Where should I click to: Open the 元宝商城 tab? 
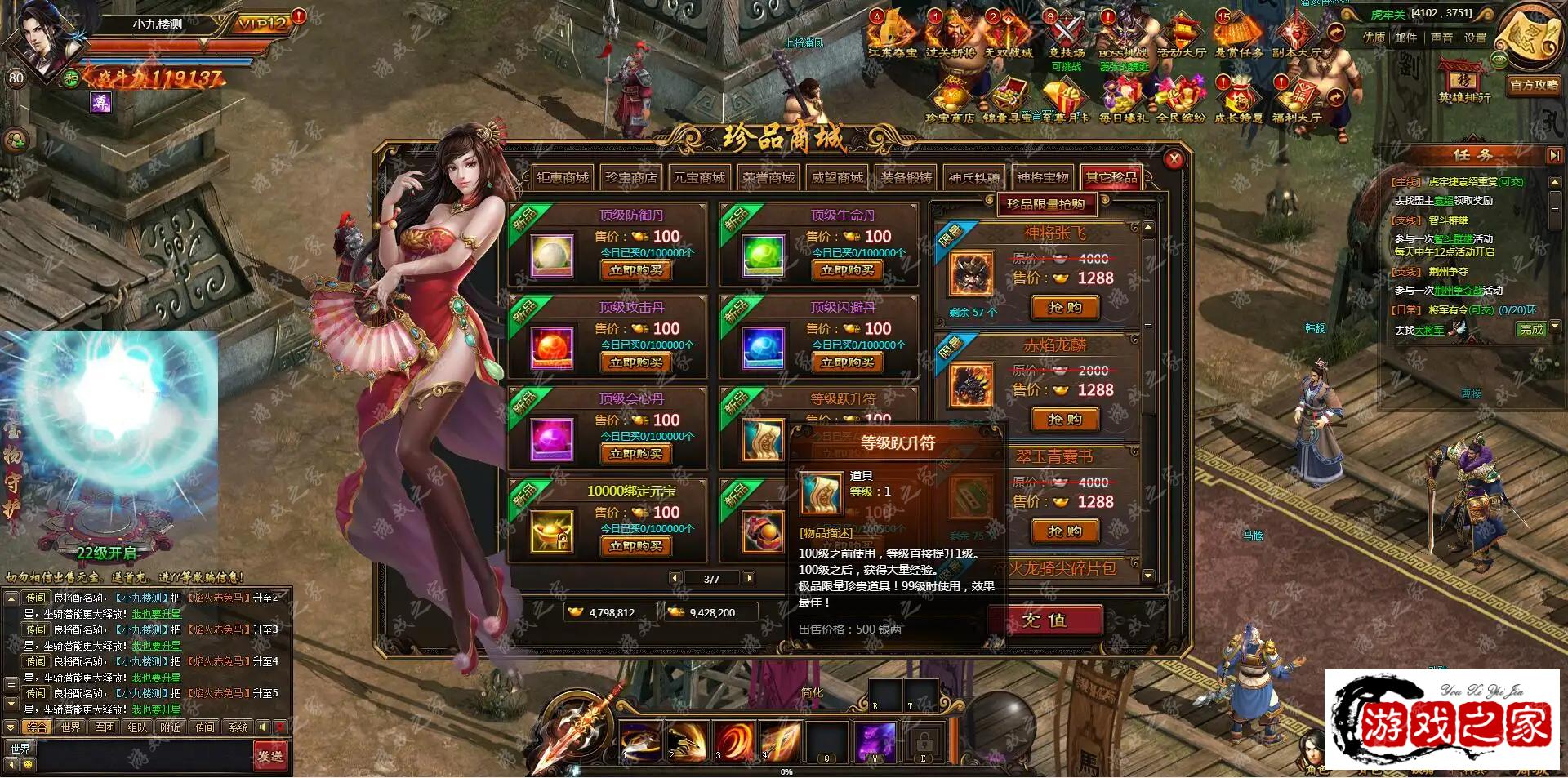coord(699,178)
